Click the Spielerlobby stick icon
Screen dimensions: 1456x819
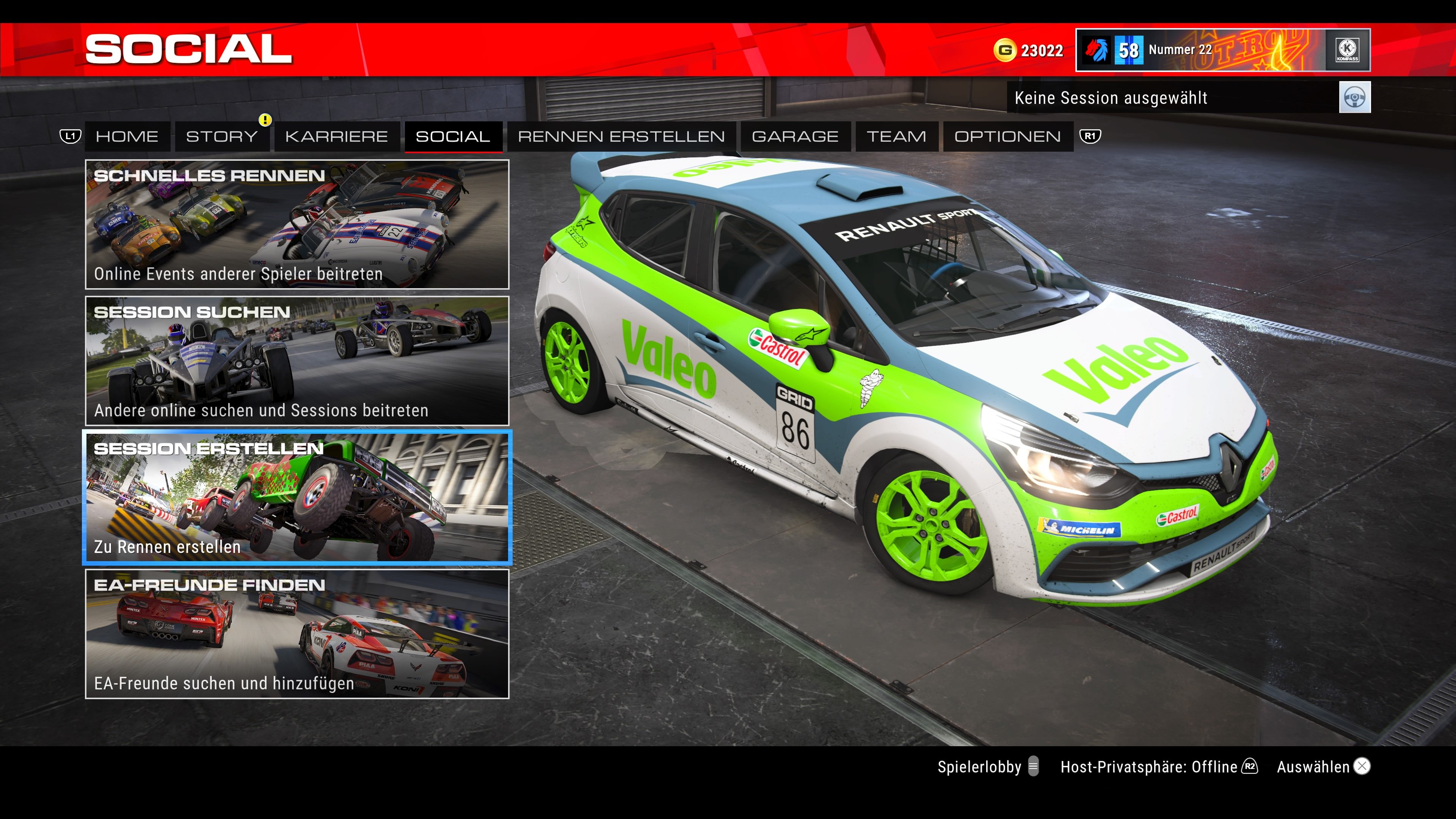click(x=1034, y=767)
